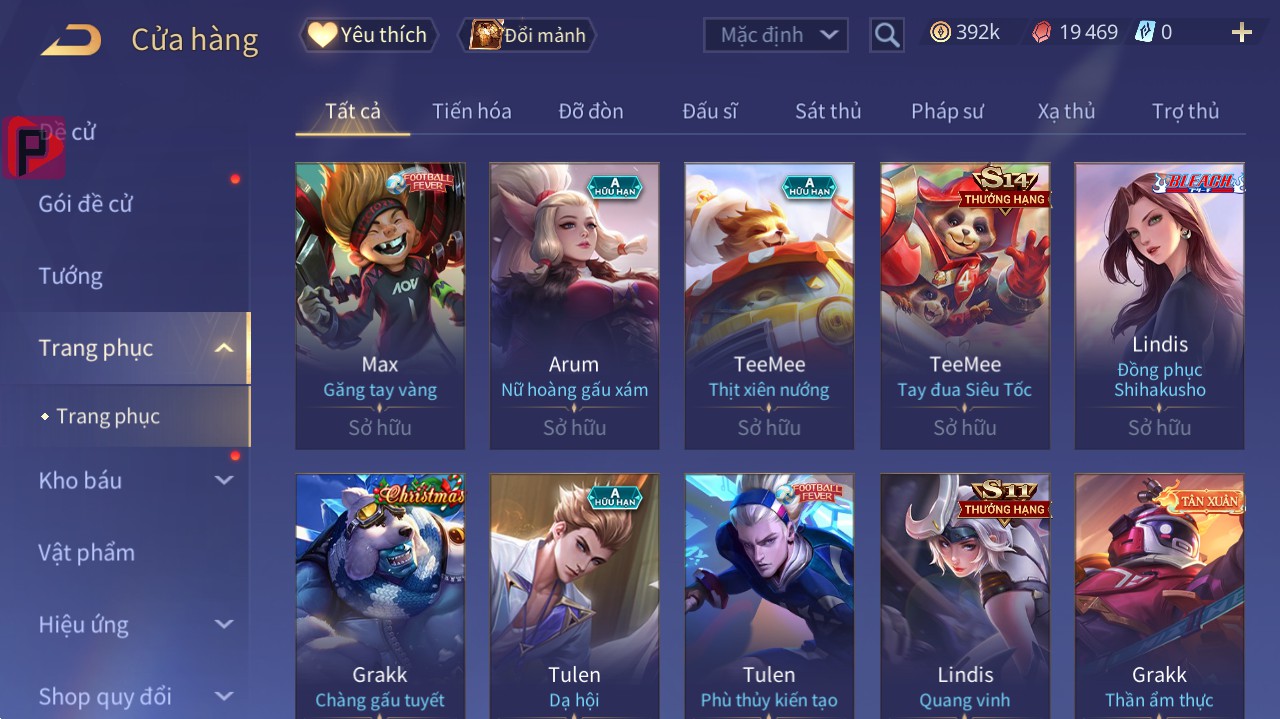This screenshot has height=719, width=1280.
Task: Show the Đấu sĩ skins tab
Action: [x=709, y=111]
